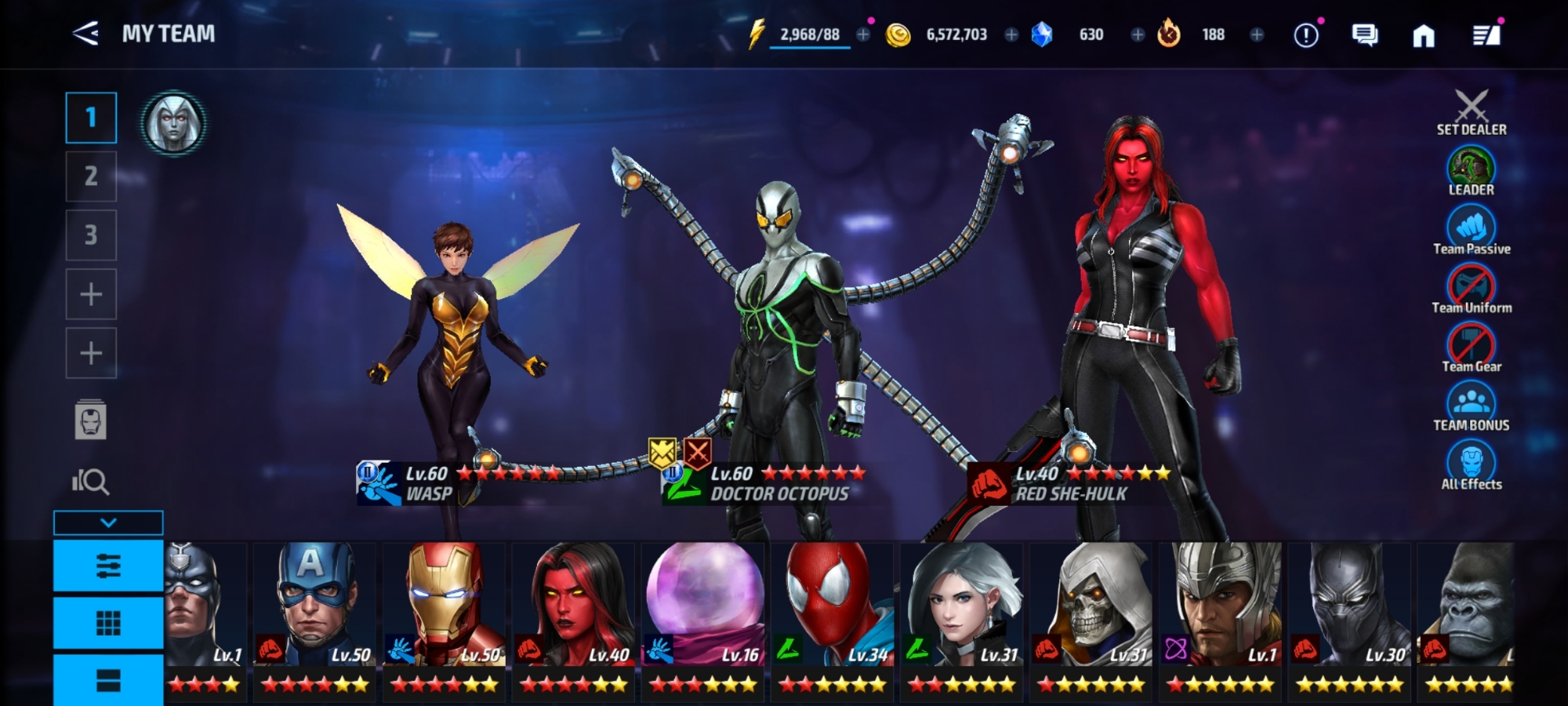Switch roster to grid view
The height and width of the screenshot is (706, 1568).
(x=108, y=624)
